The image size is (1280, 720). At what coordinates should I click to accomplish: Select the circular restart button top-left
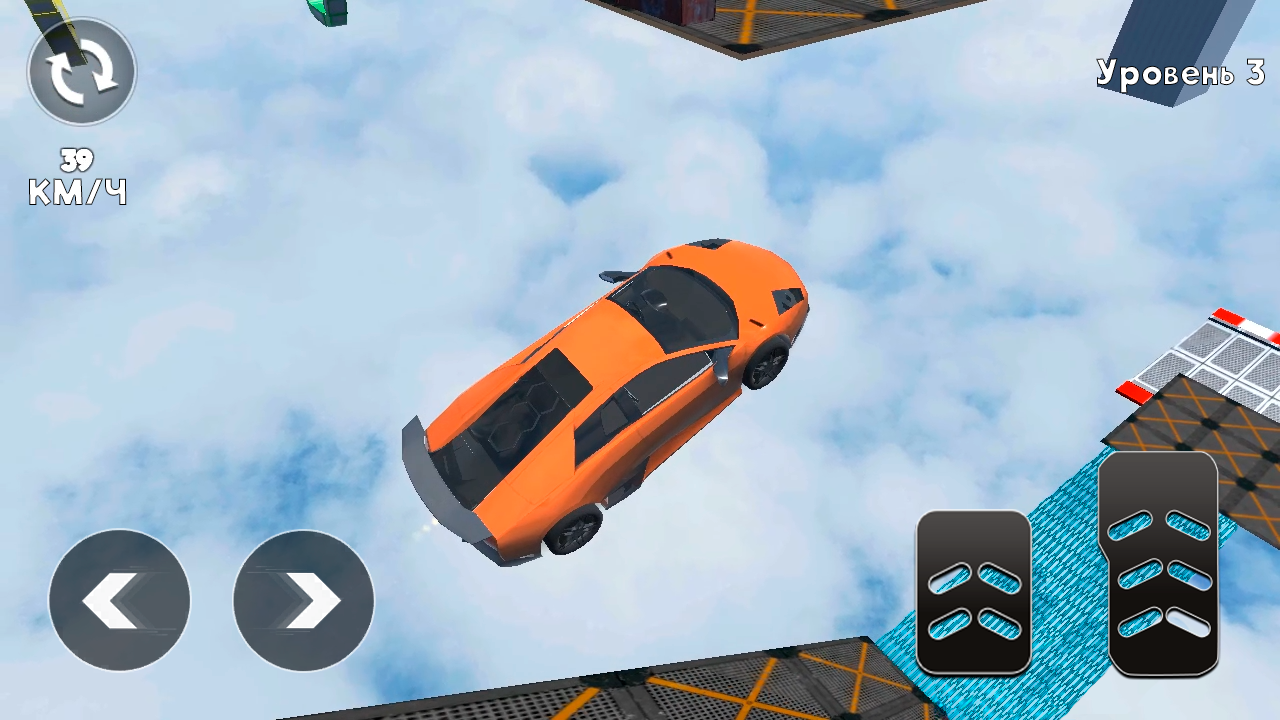[80, 75]
